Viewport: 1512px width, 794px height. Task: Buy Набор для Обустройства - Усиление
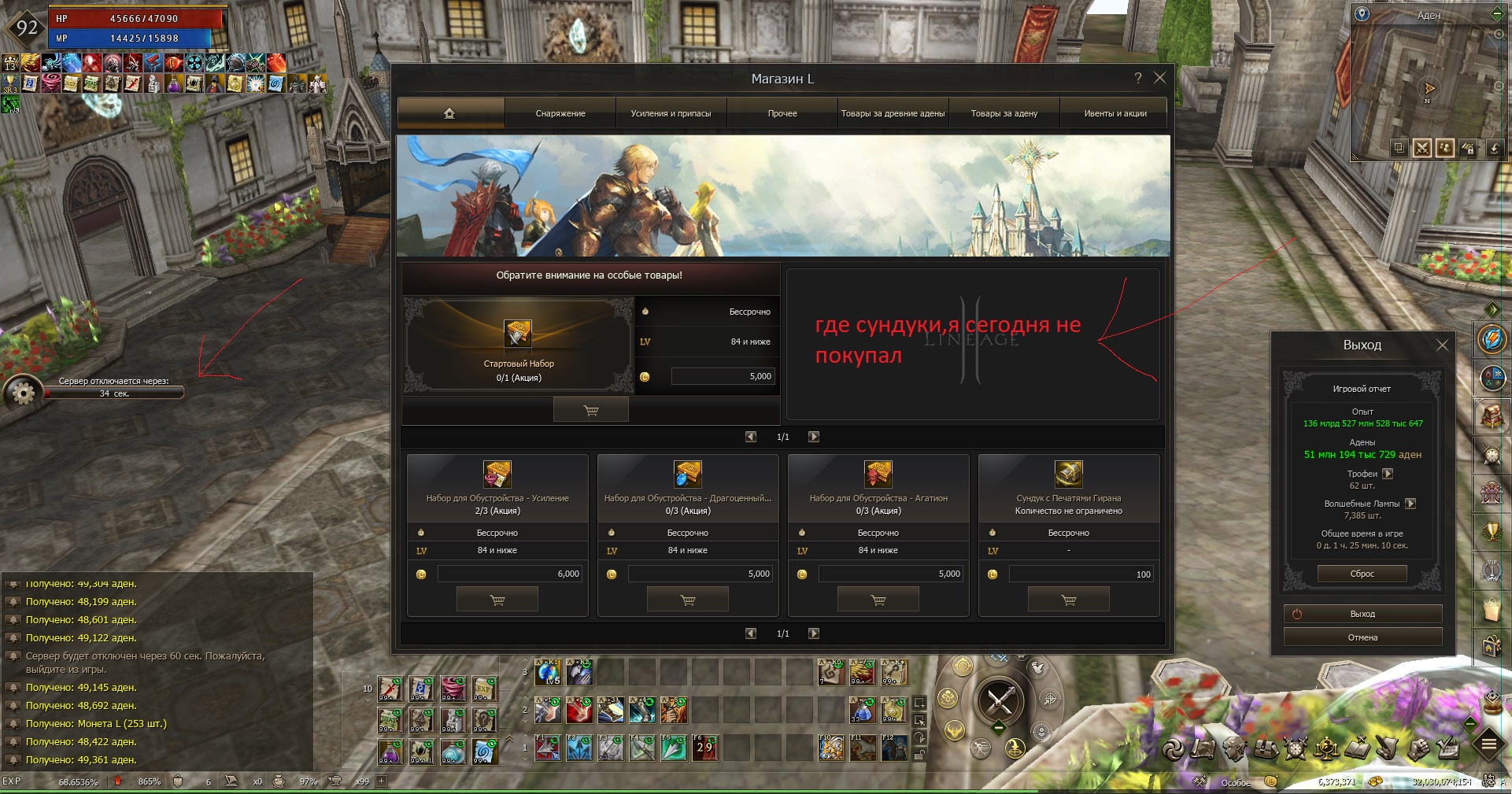click(x=497, y=600)
